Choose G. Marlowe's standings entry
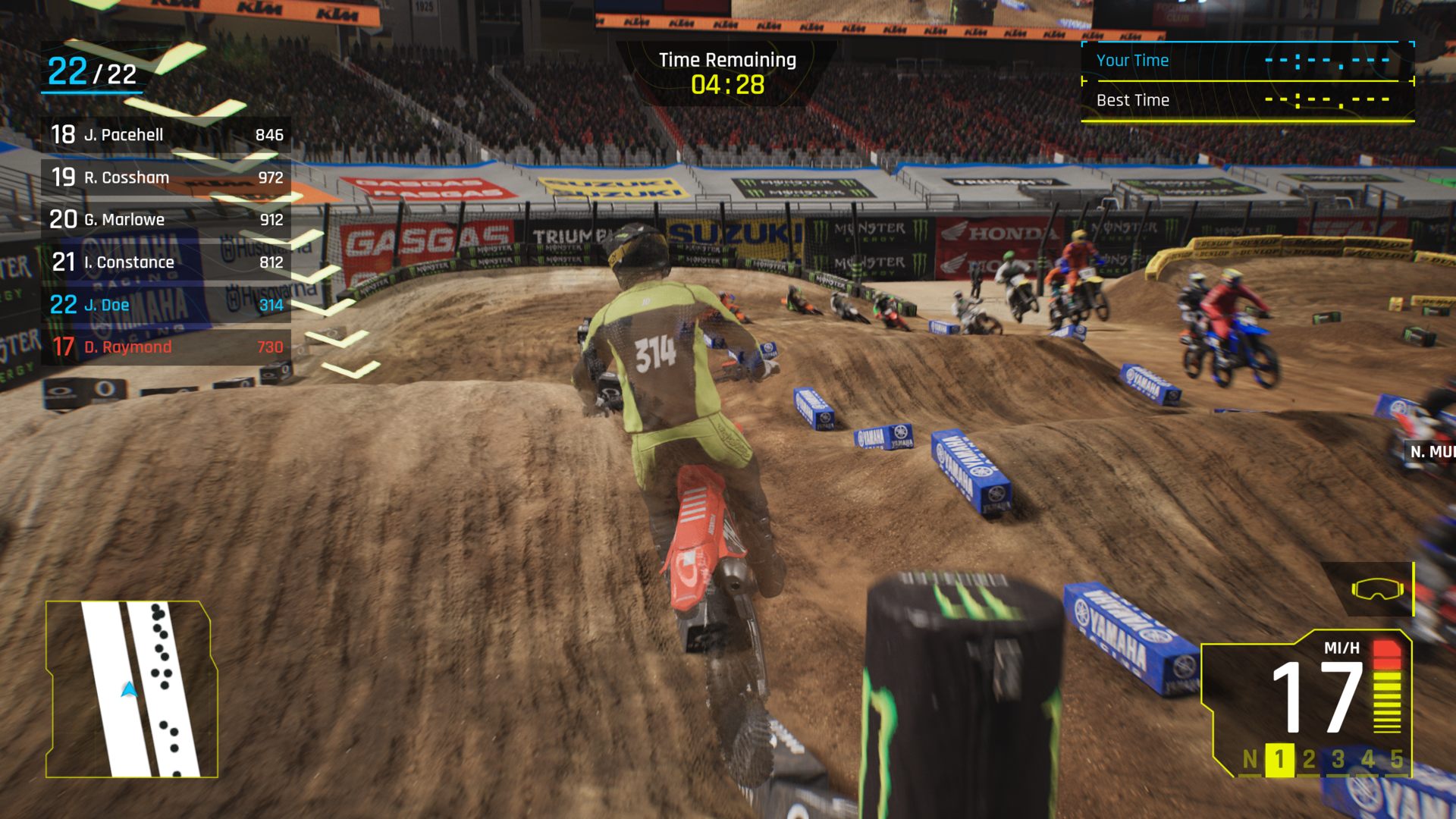1456x819 pixels. (166, 220)
